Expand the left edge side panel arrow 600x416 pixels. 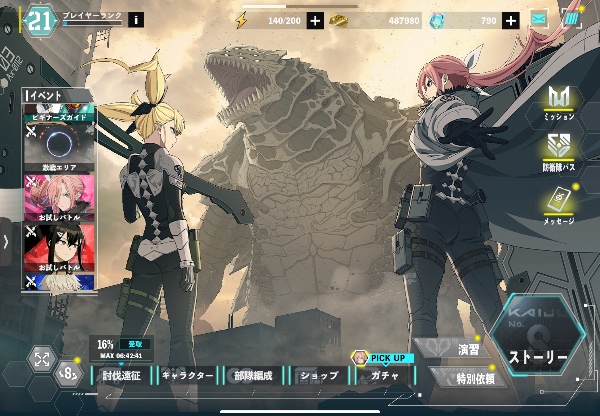(6, 241)
